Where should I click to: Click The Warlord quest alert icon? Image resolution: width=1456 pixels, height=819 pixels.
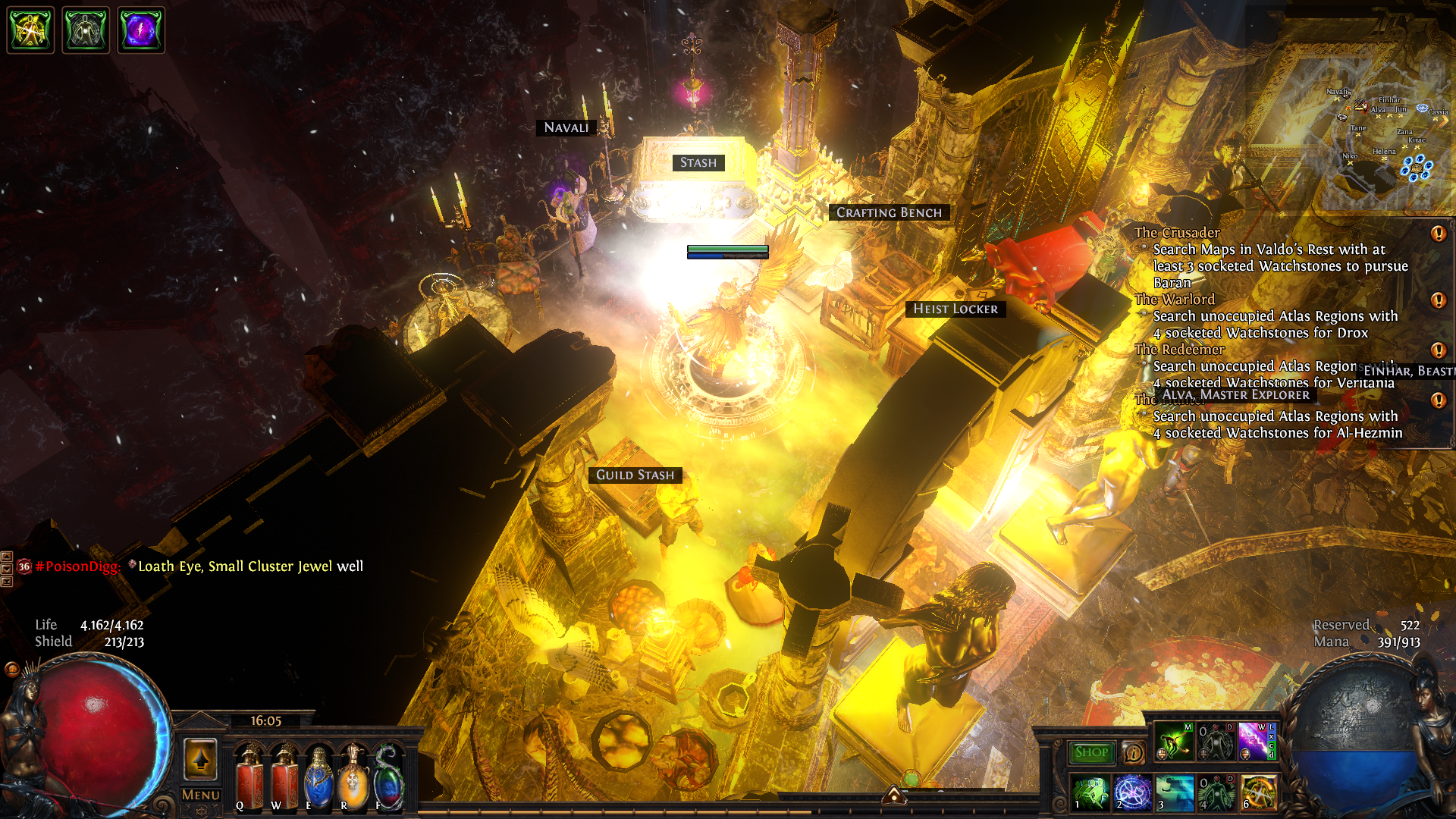pyautogui.click(x=1438, y=300)
